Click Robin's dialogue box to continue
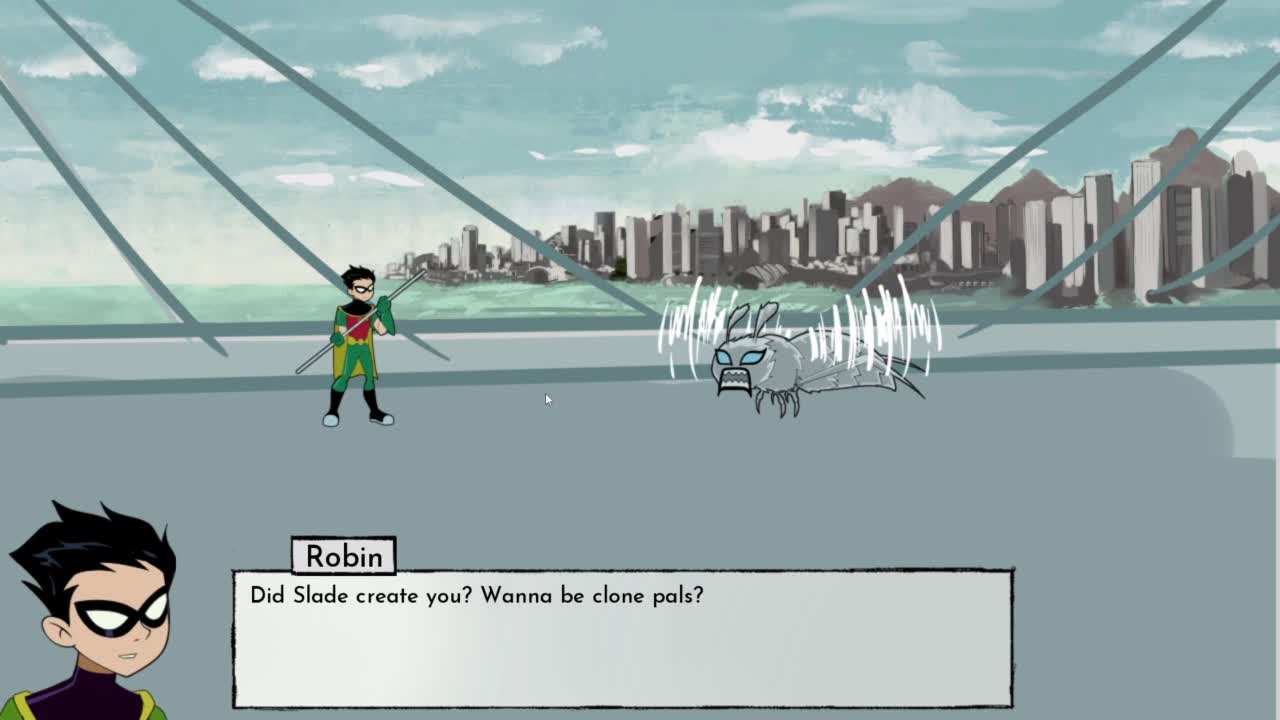1280x720 pixels. [x=622, y=638]
